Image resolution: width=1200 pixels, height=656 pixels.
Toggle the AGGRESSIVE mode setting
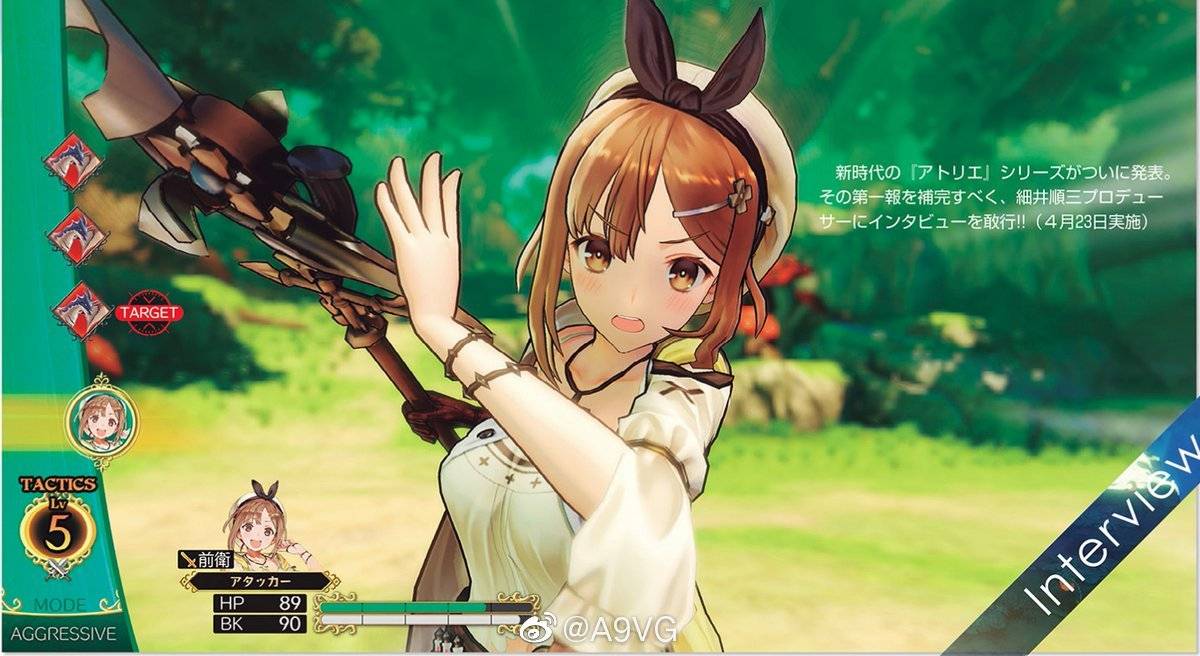[x=63, y=634]
